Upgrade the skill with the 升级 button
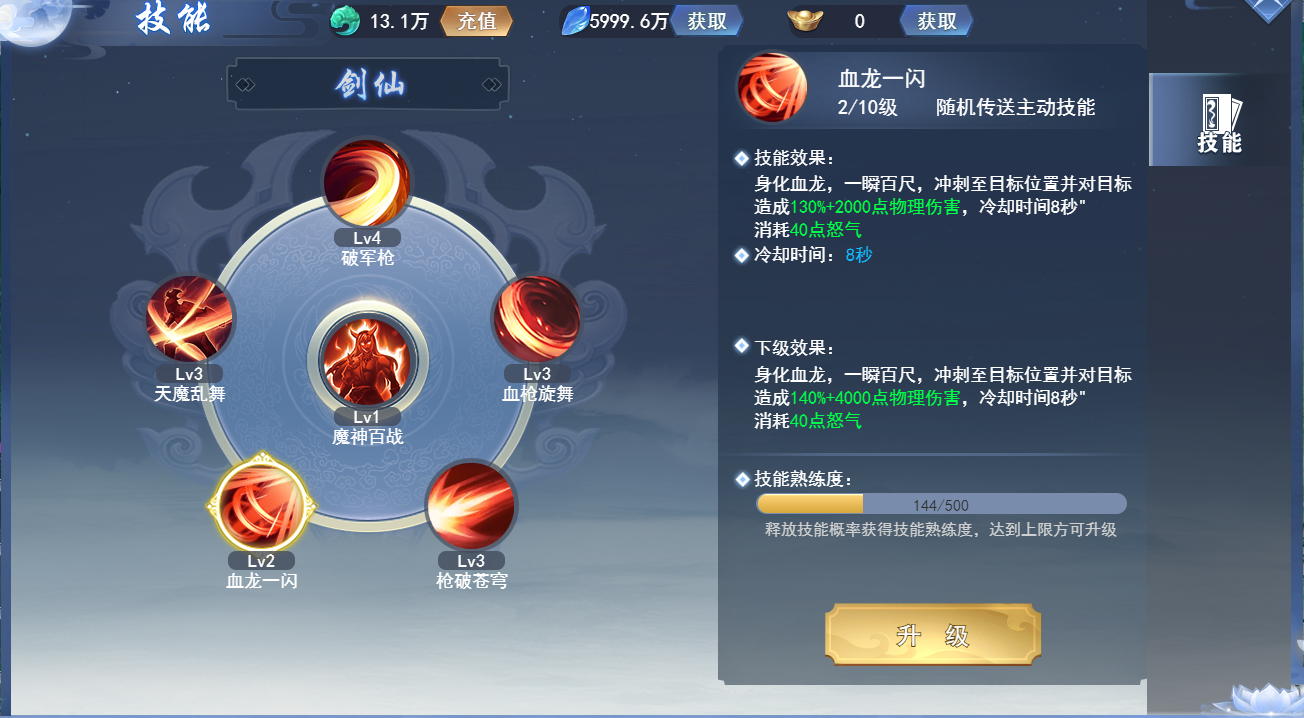 click(x=933, y=636)
